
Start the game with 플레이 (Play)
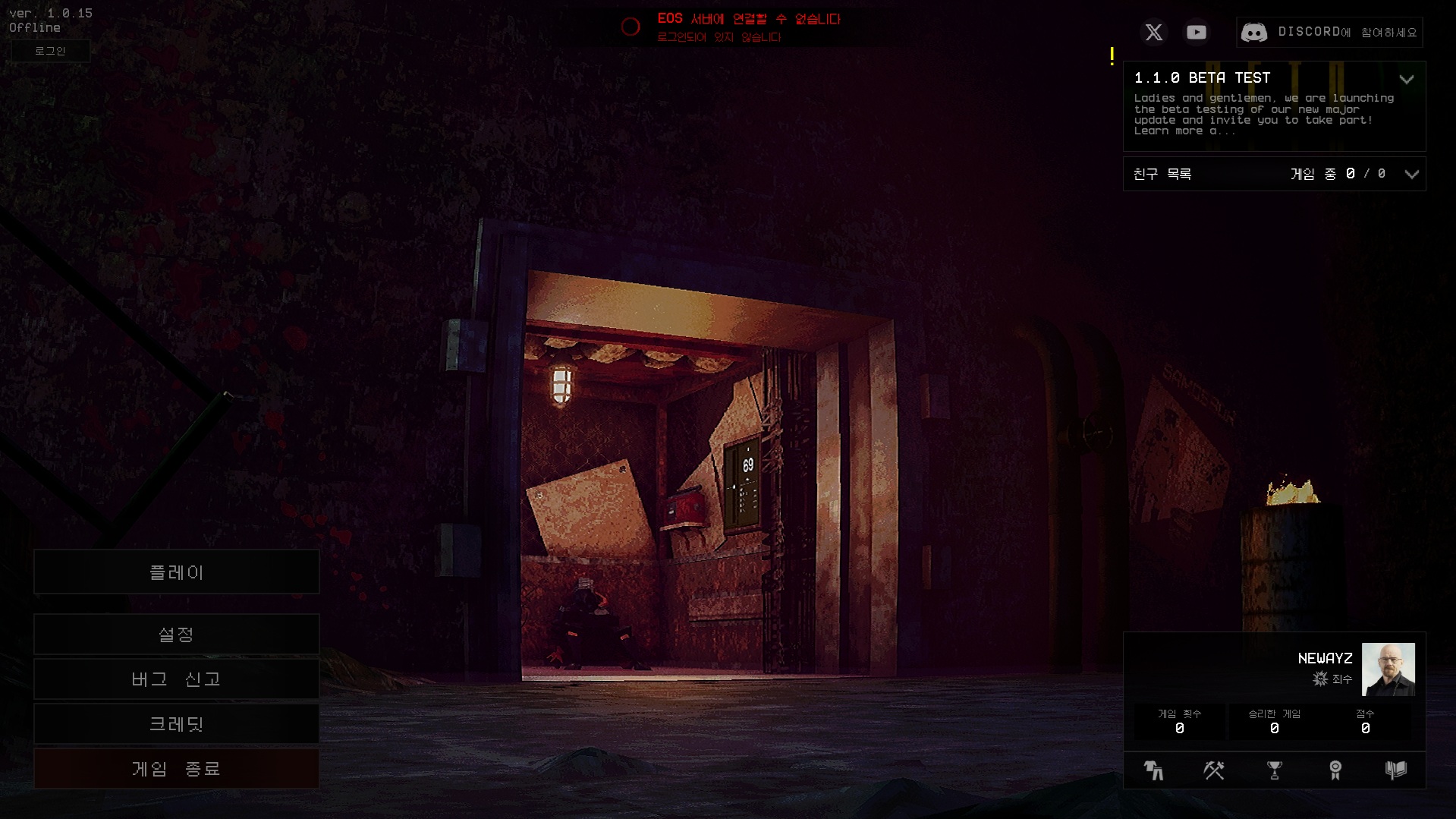point(176,572)
